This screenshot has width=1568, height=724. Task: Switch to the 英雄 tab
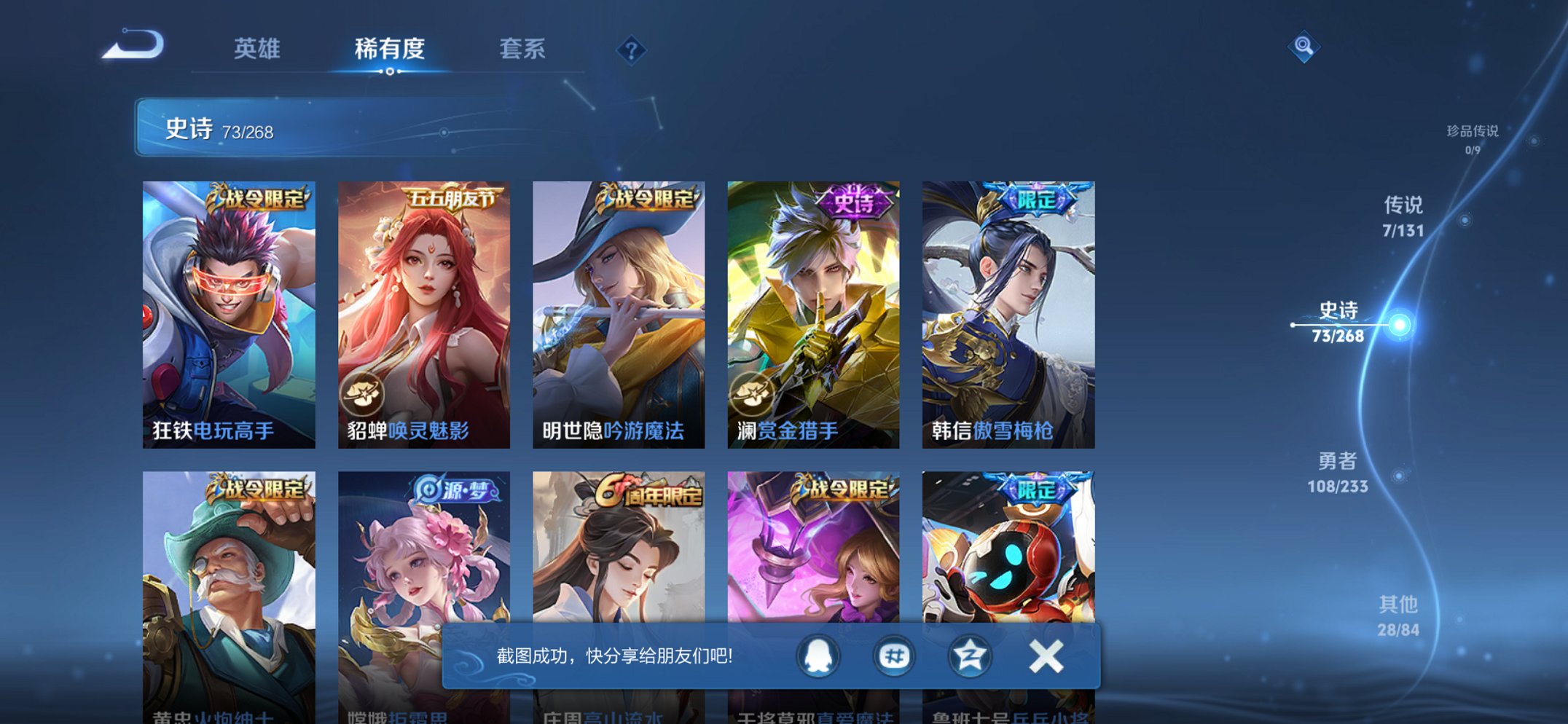click(x=258, y=50)
